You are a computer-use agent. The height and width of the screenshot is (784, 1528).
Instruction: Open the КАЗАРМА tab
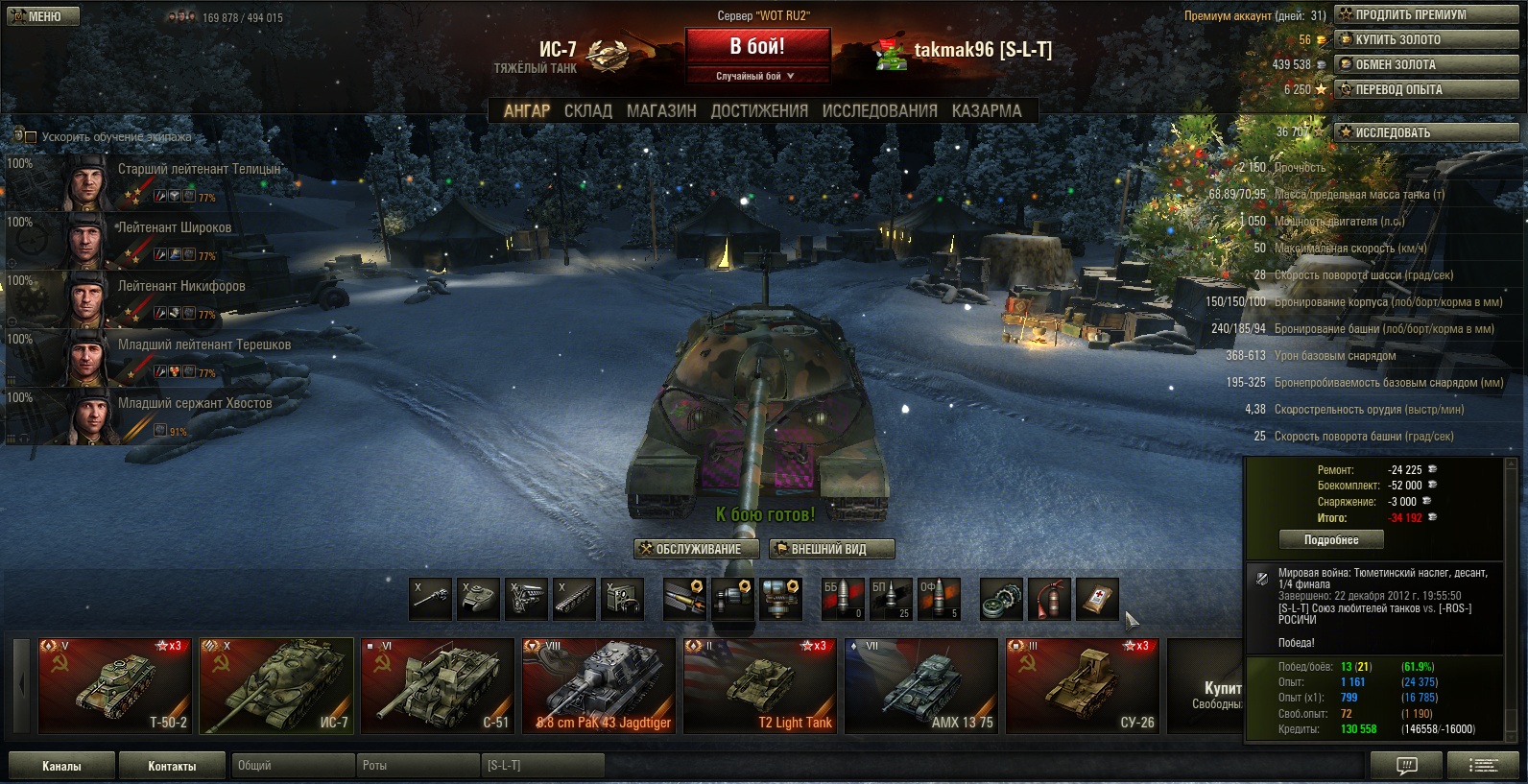point(987,111)
